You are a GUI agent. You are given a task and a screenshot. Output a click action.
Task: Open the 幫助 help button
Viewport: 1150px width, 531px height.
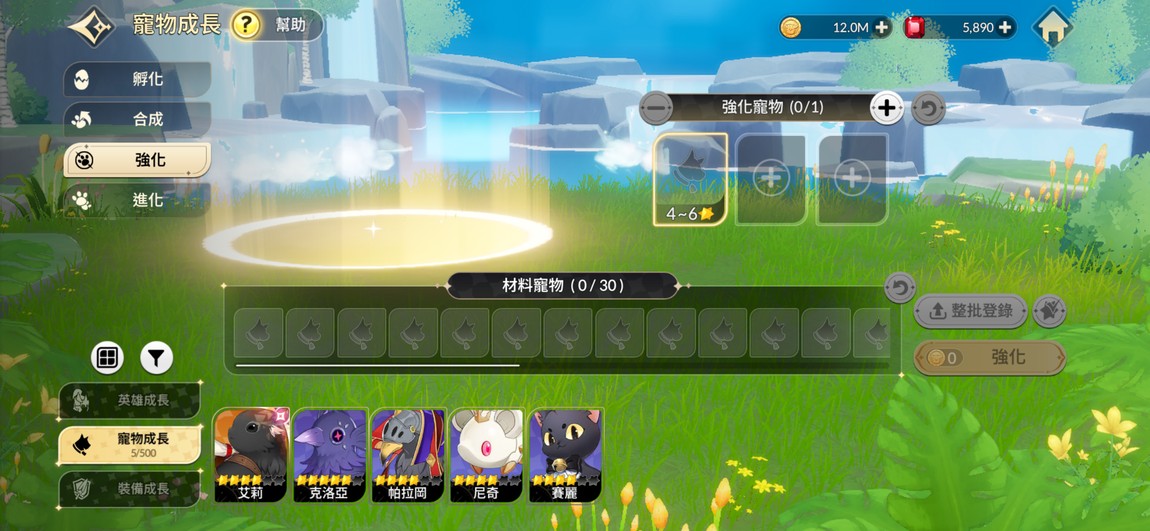click(x=277, y=25)
